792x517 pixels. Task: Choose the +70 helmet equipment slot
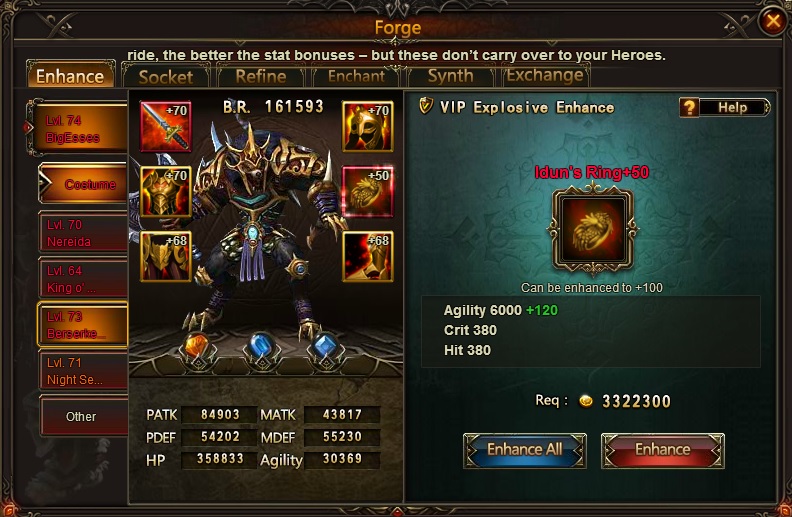(x=367, y=127)
